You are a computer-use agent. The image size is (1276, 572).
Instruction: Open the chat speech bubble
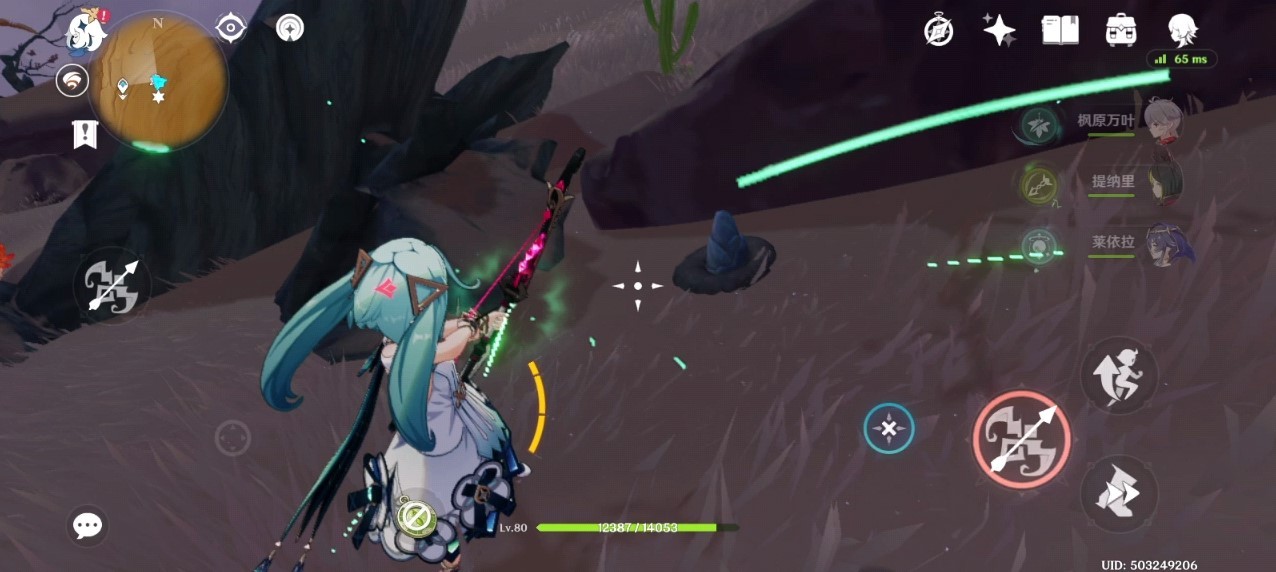tap(88, 525)
